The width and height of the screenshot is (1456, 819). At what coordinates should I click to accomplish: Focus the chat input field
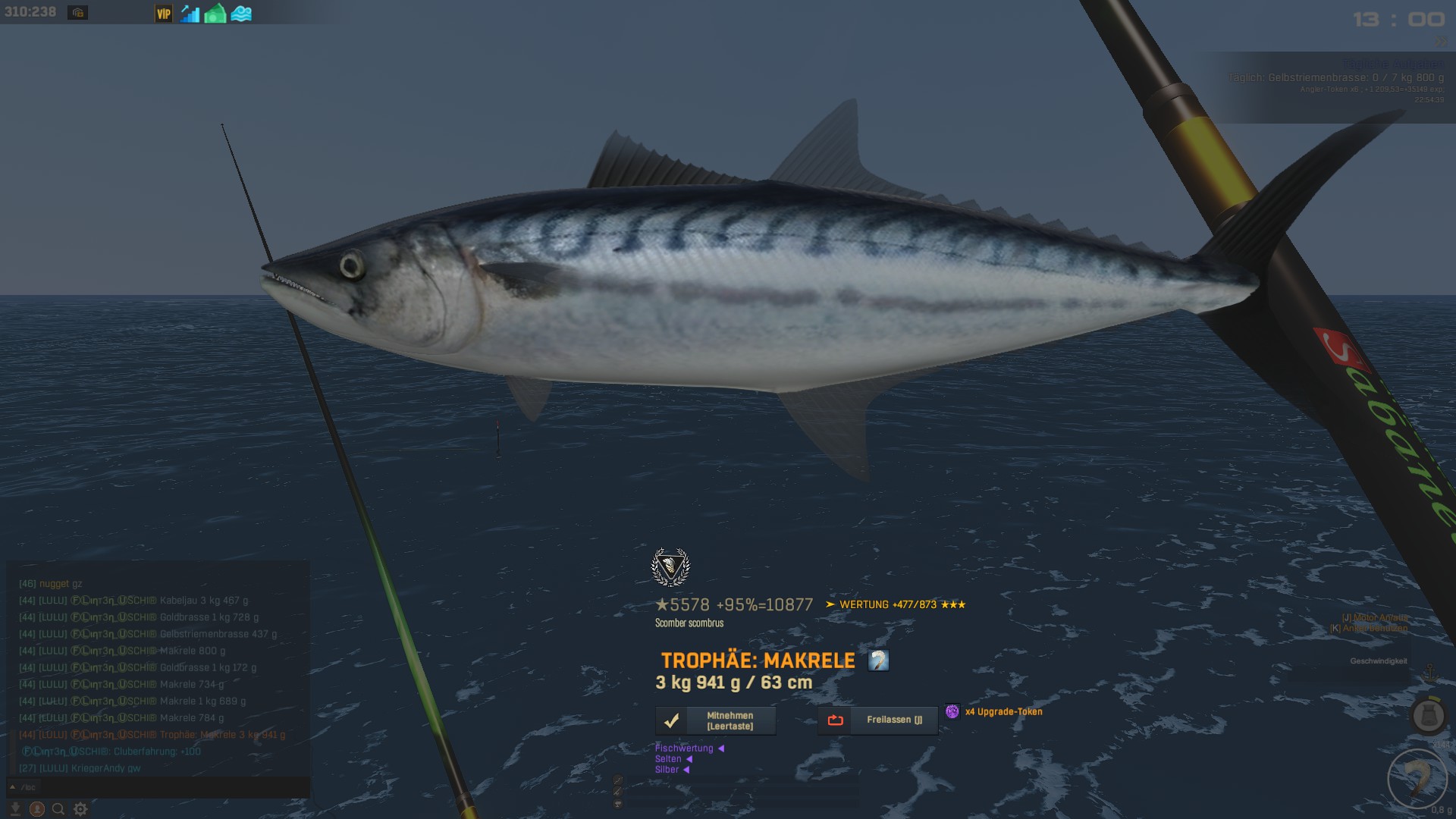coord(159,787)
